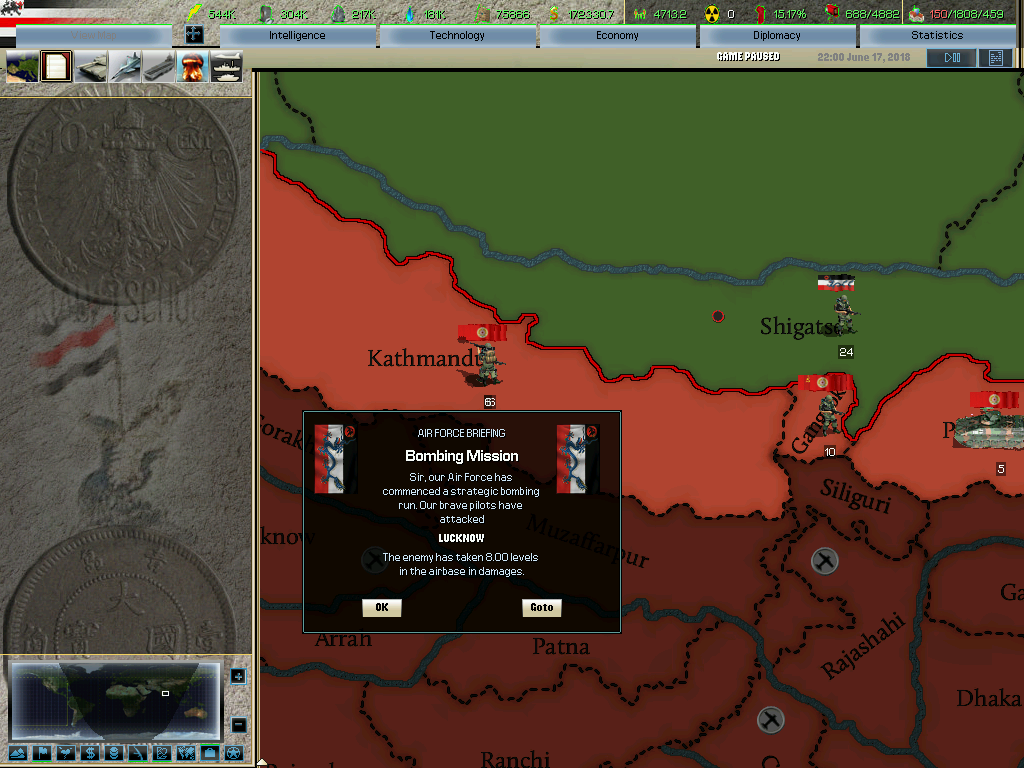This screenshot has width=1024, height=768.
Task: Zoom in with the minimap plus button
Action: 238,676
